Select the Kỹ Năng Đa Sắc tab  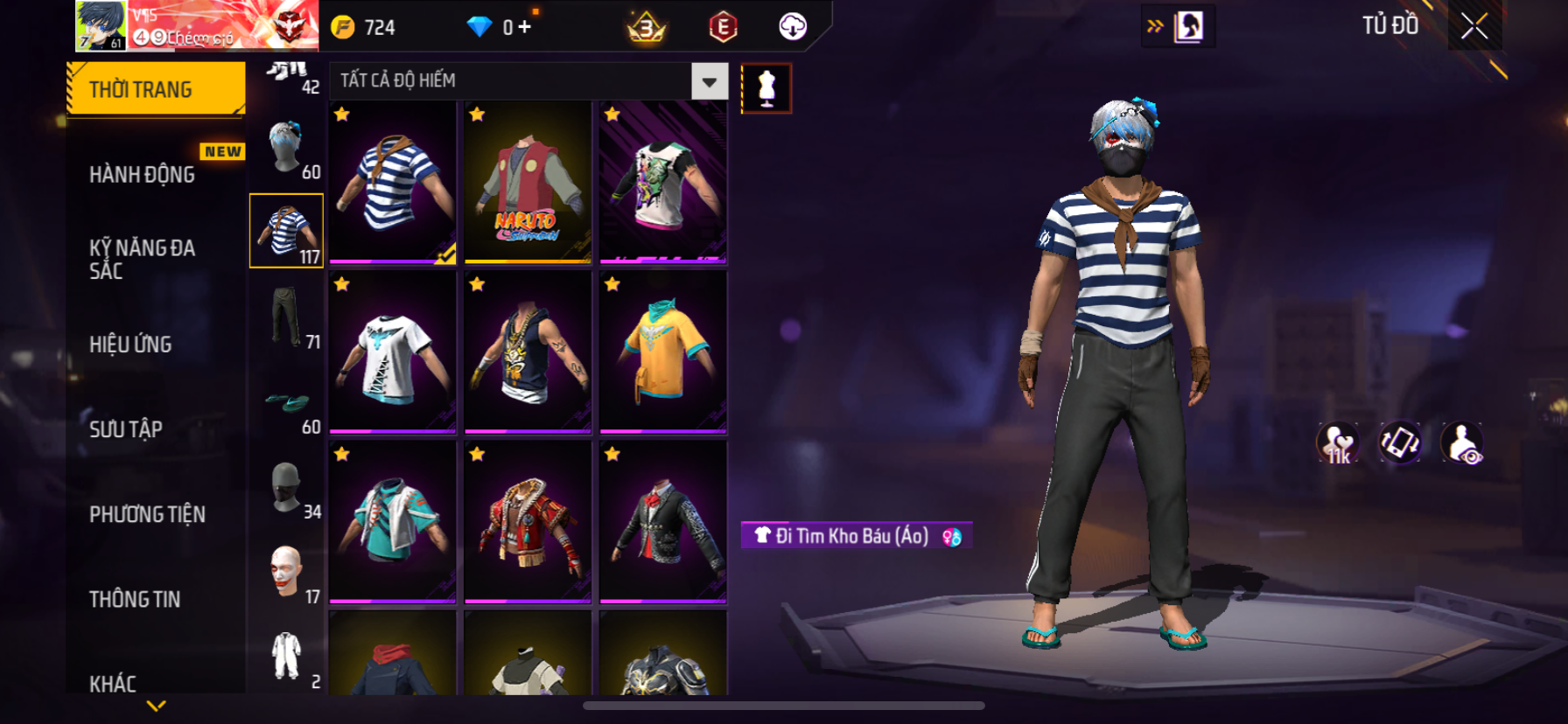pyautogui.click(x=143, y=259)
